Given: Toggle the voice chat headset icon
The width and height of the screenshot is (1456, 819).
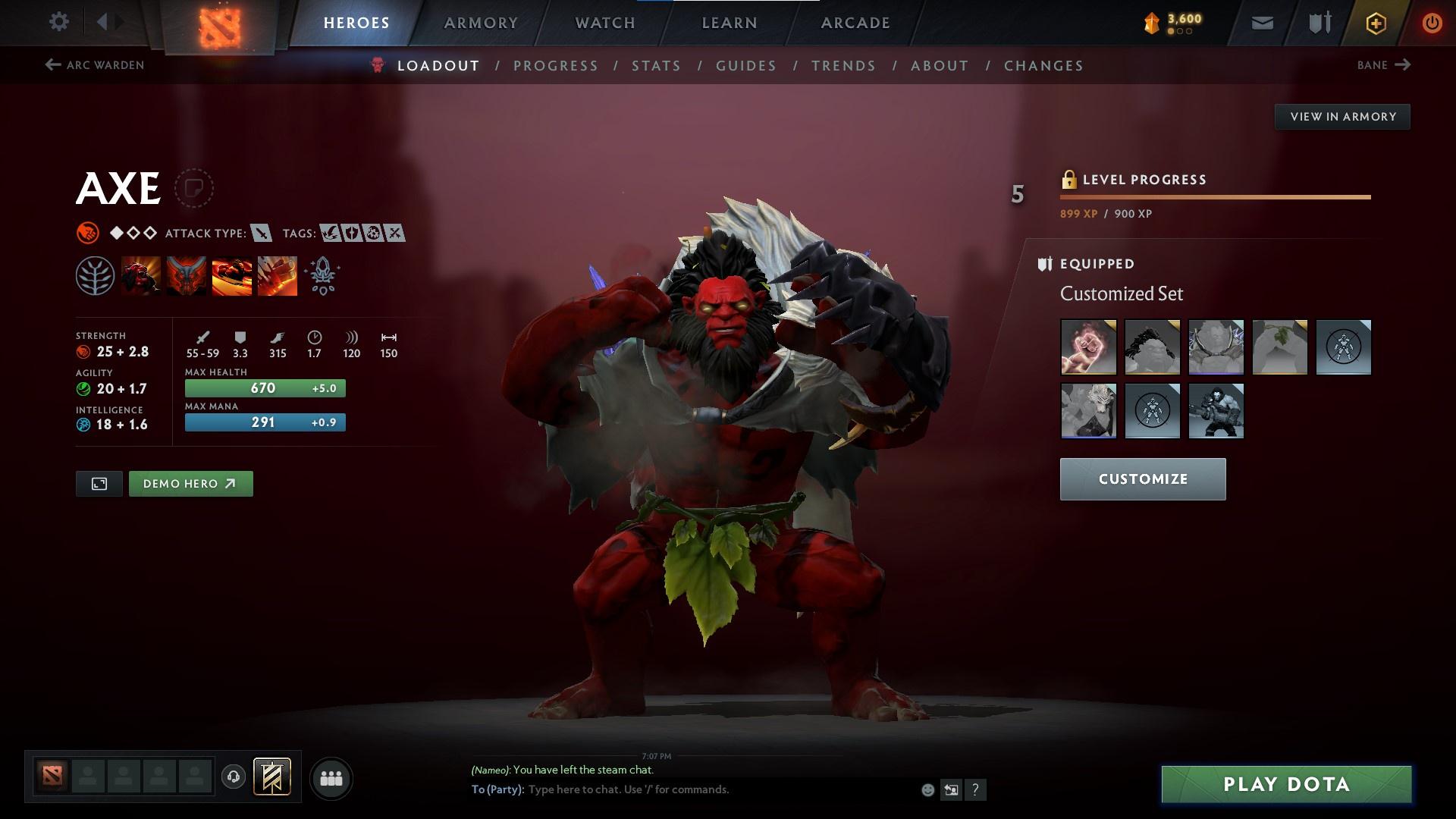Looking at the screenshot, I should (x=232, y=777).
